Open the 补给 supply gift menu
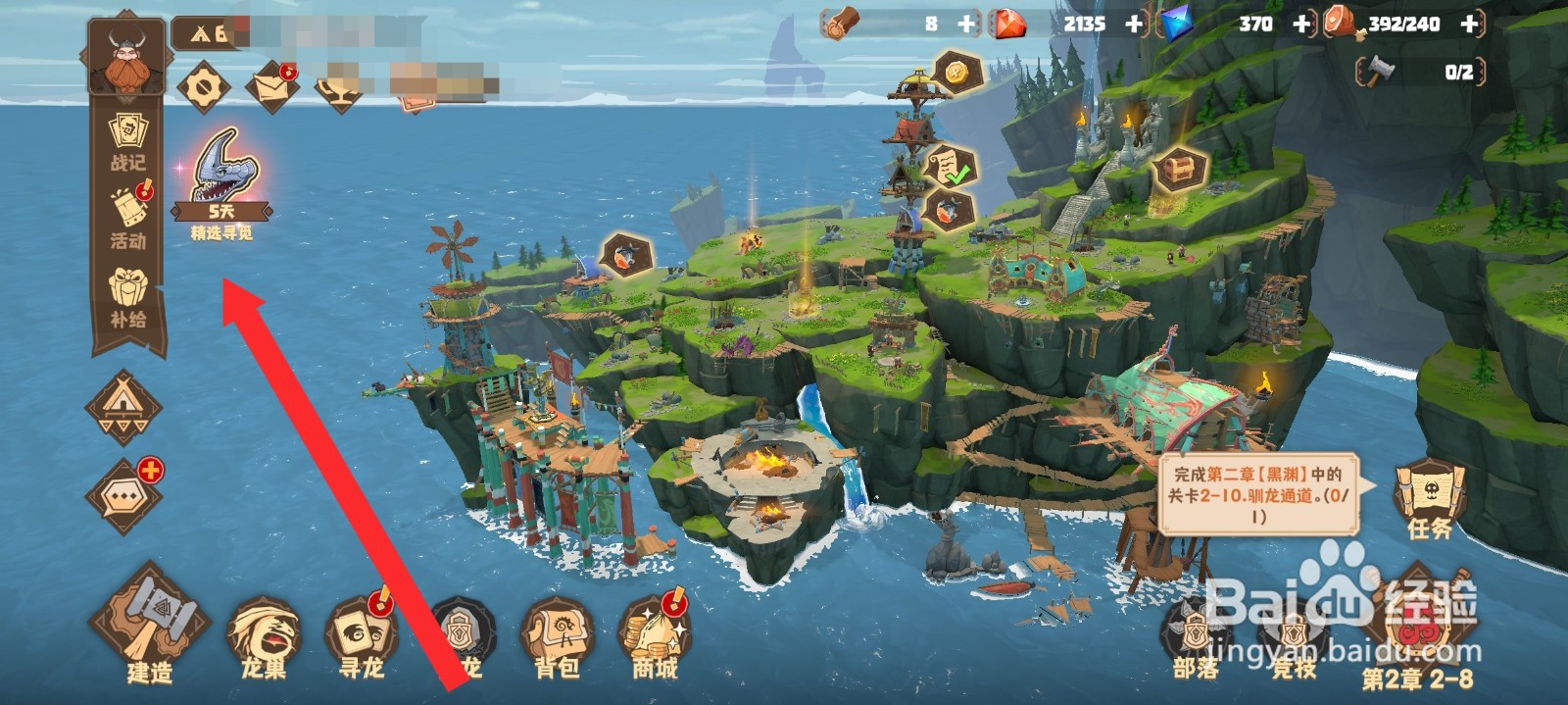The image size is (1568, 705). (127, 297)
